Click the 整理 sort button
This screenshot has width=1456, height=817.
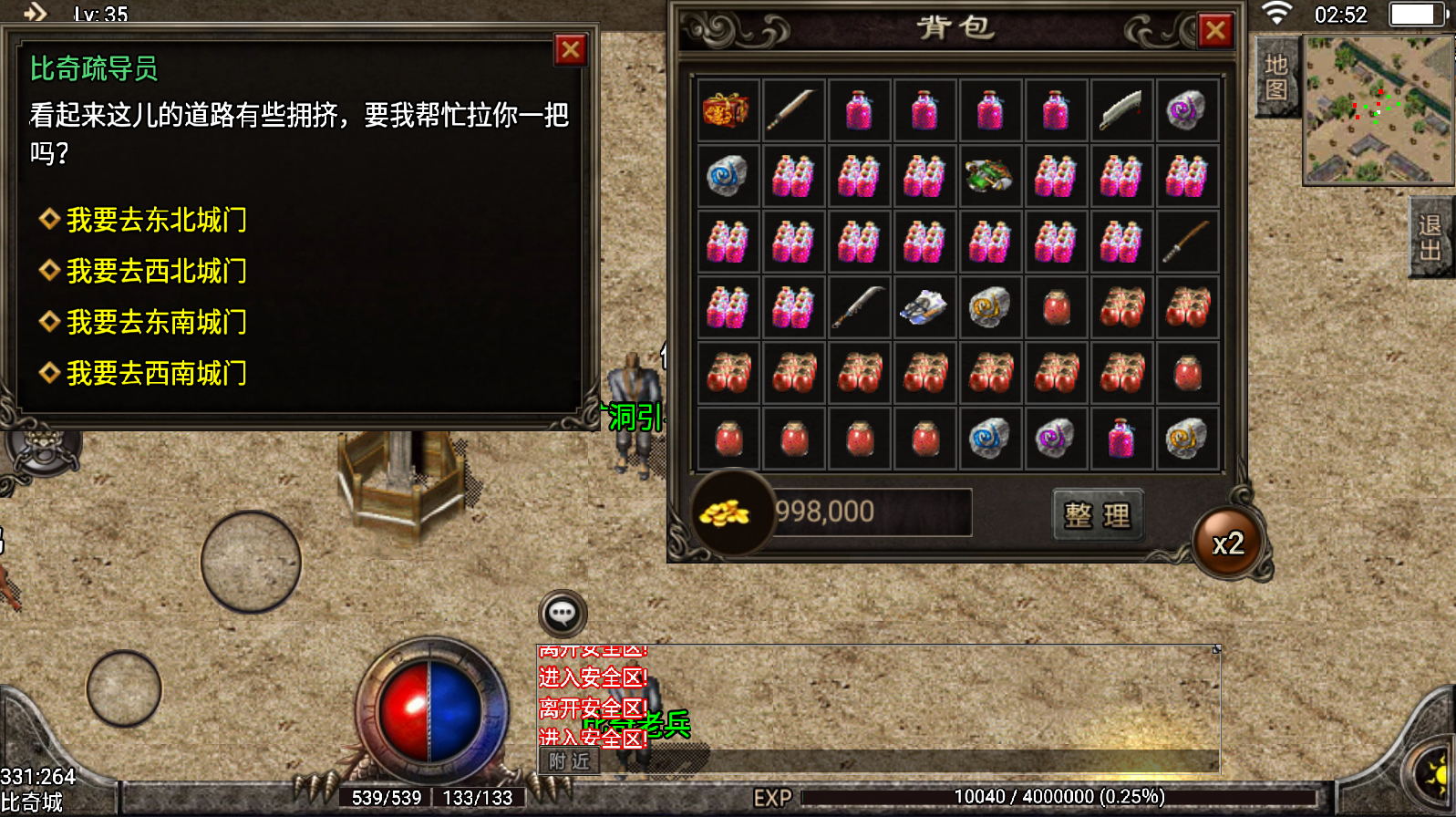point(1097,516)
